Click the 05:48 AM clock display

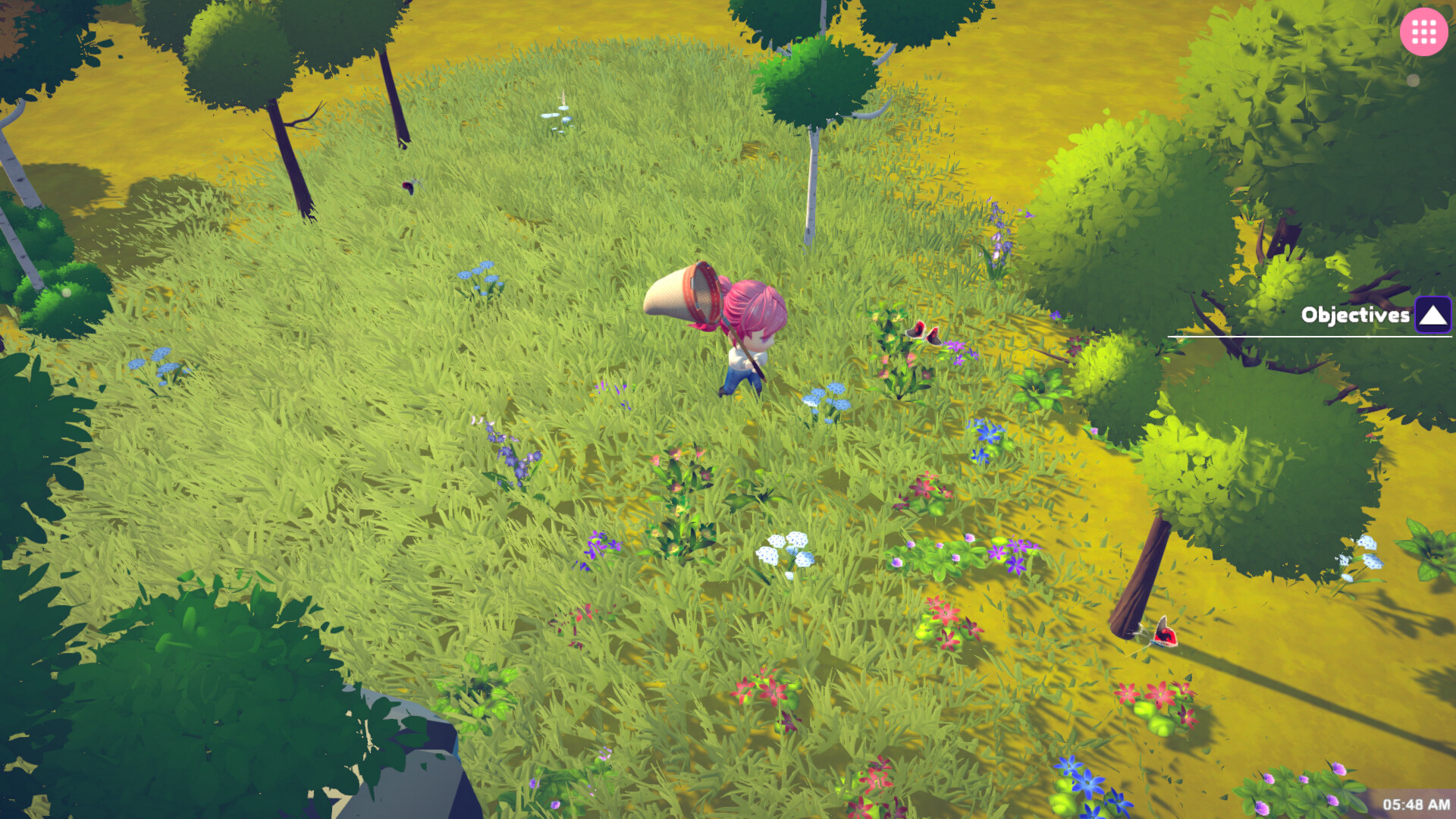coord(1416,803)
